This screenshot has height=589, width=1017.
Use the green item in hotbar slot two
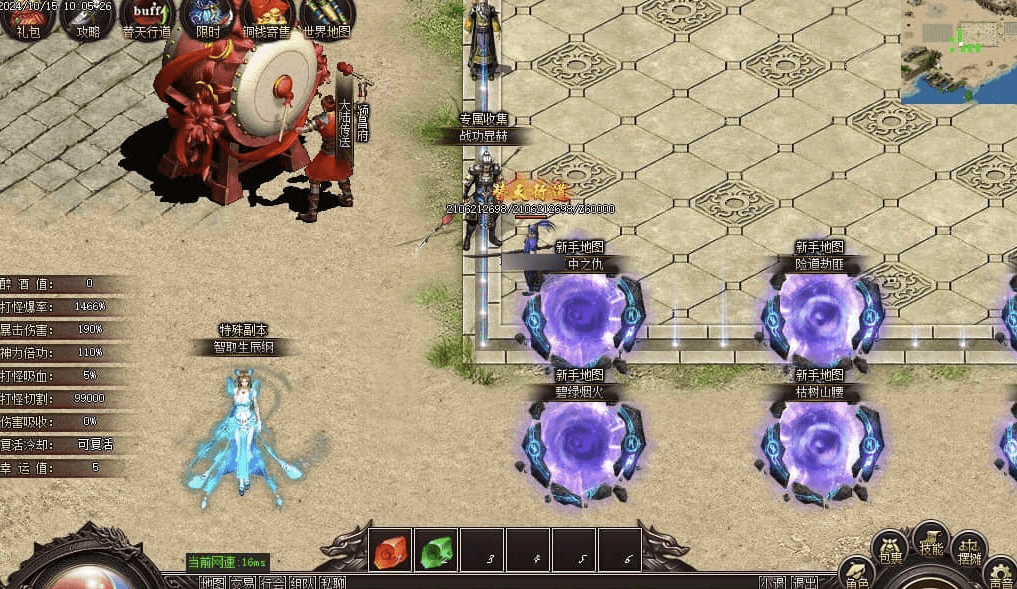click(x=436, y=550)
